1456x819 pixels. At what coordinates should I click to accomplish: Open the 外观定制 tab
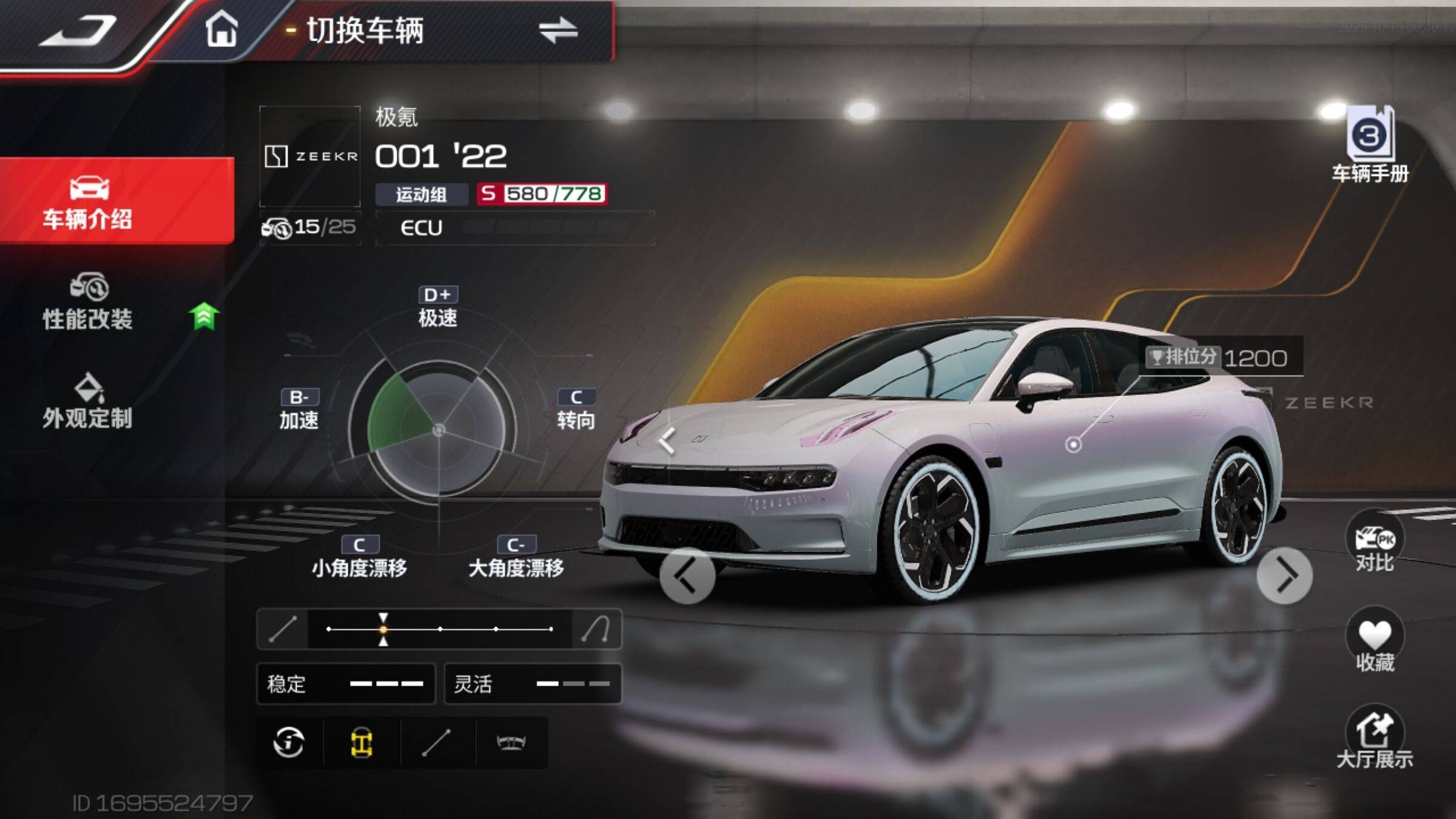[x=88, y=402]
